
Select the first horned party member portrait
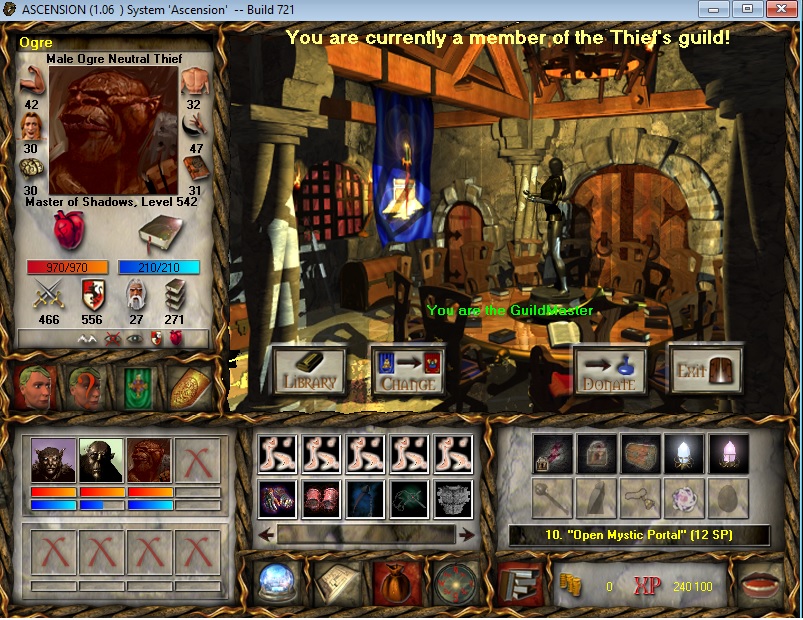tap(54, 463)
